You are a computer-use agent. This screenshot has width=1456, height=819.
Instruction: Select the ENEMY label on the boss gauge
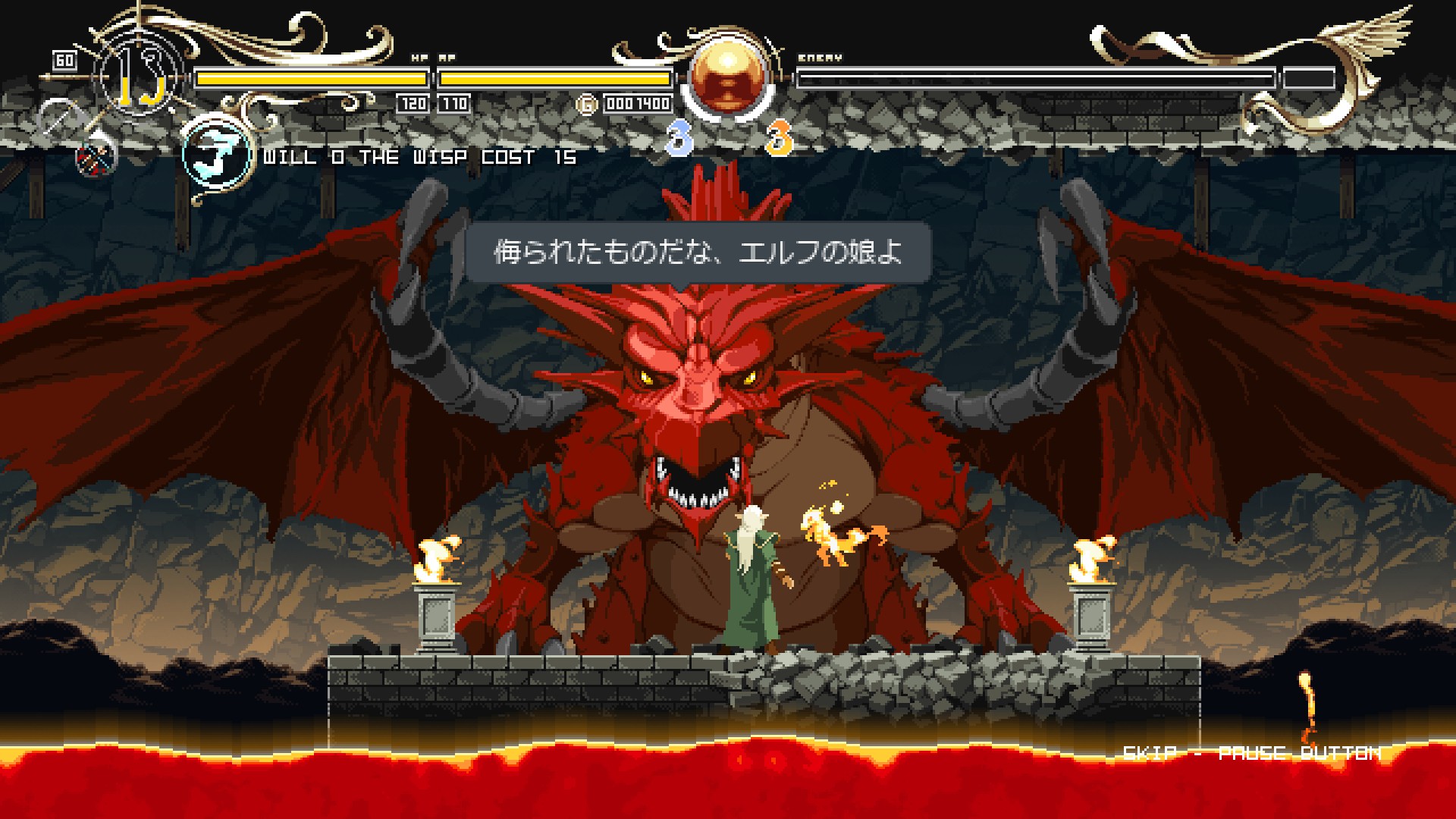click(x=819, y=57)
